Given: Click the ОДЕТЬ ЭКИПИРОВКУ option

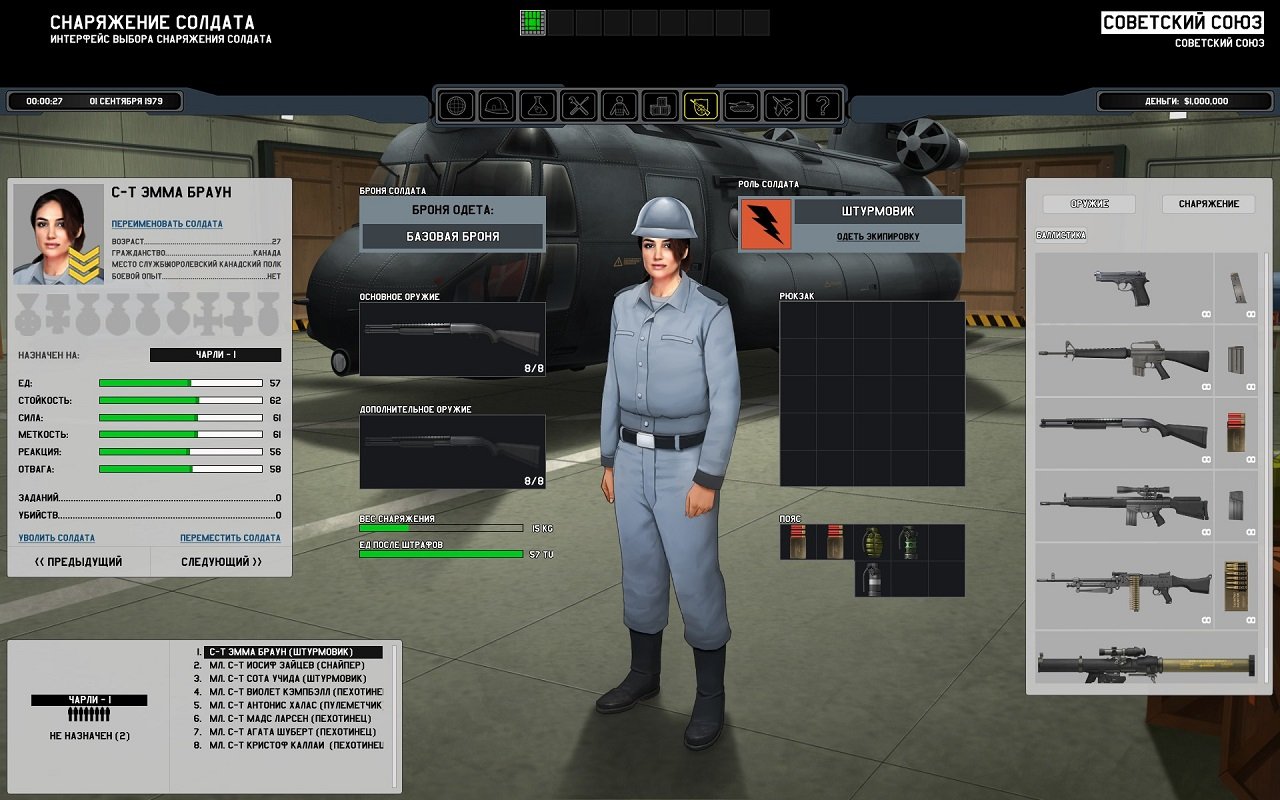Looking at the screenshot, I should pos(878,237).
